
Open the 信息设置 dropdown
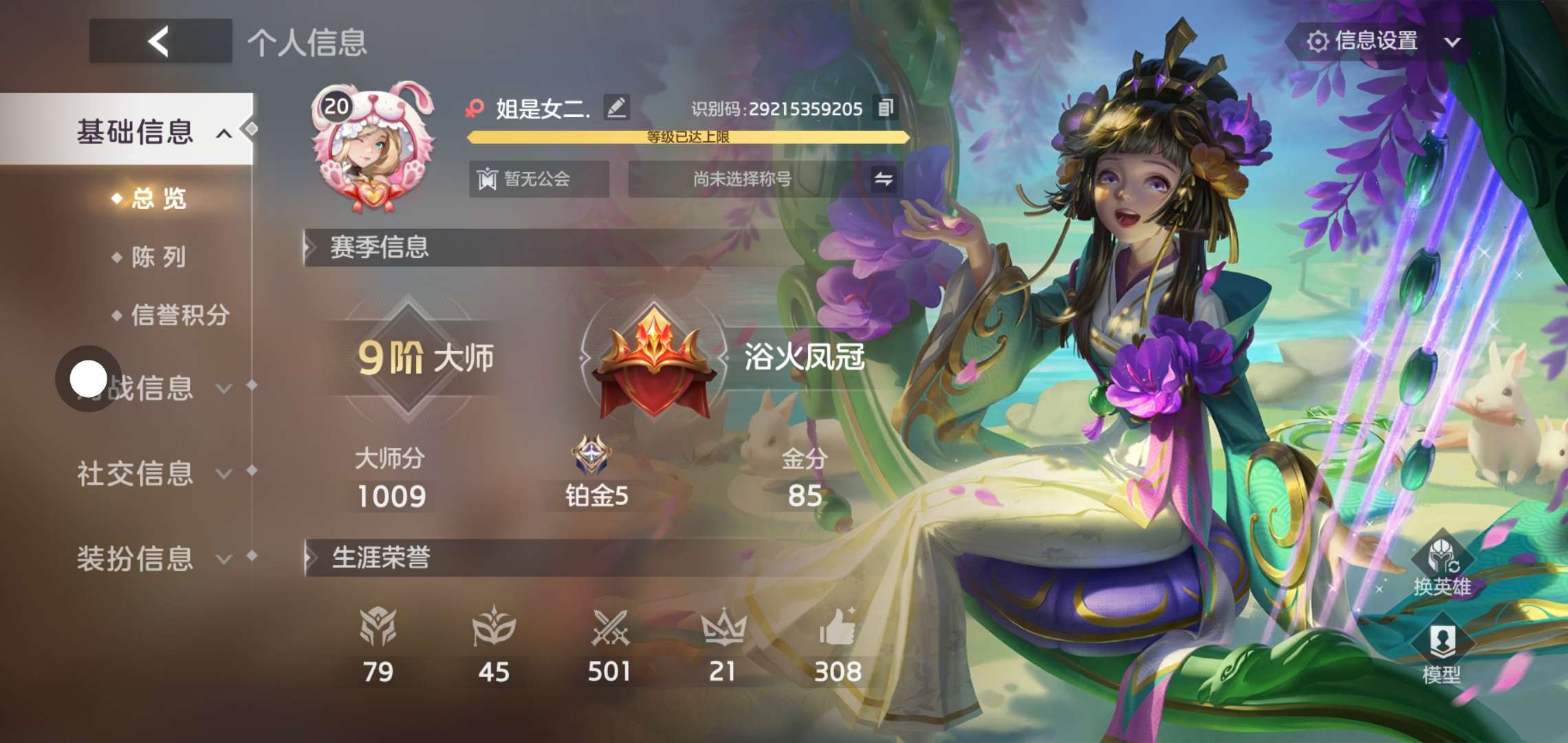[1384, 41]
